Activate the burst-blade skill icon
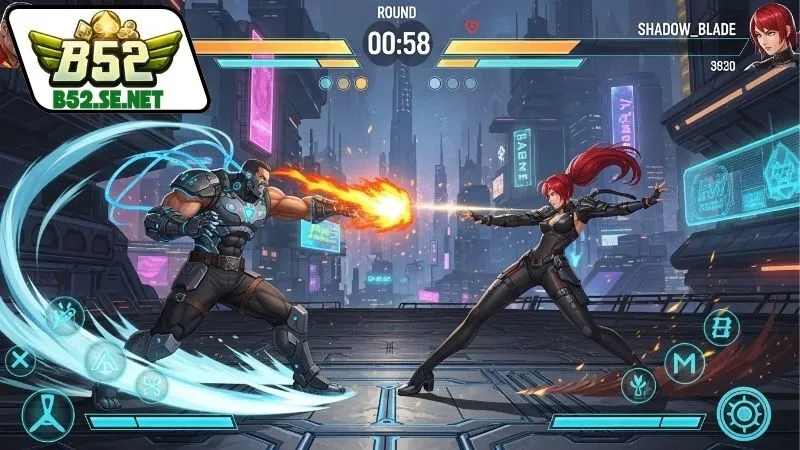800x450 pixels. point(62,318)
